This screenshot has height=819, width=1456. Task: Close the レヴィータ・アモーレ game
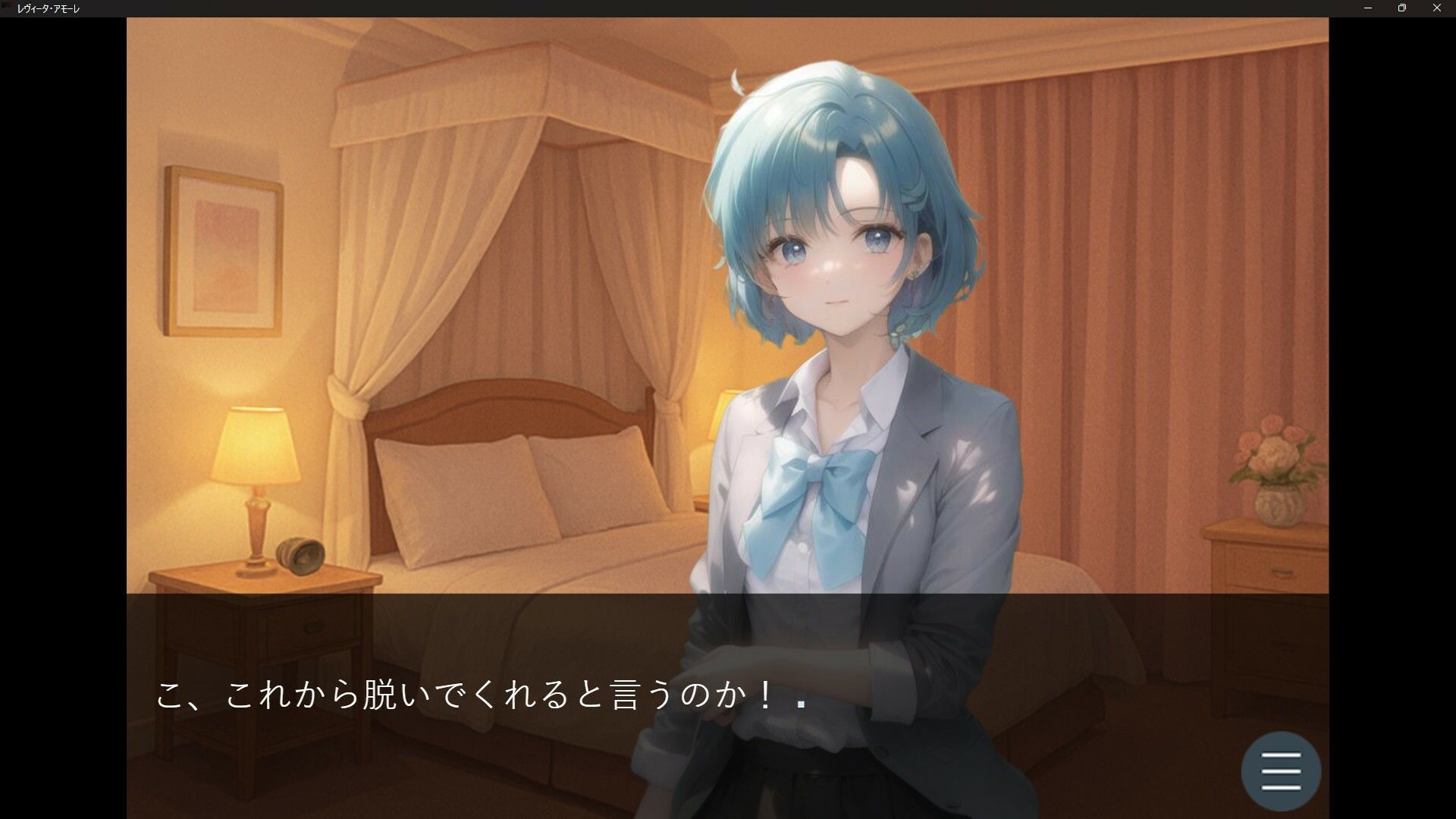coord(1436,8)
